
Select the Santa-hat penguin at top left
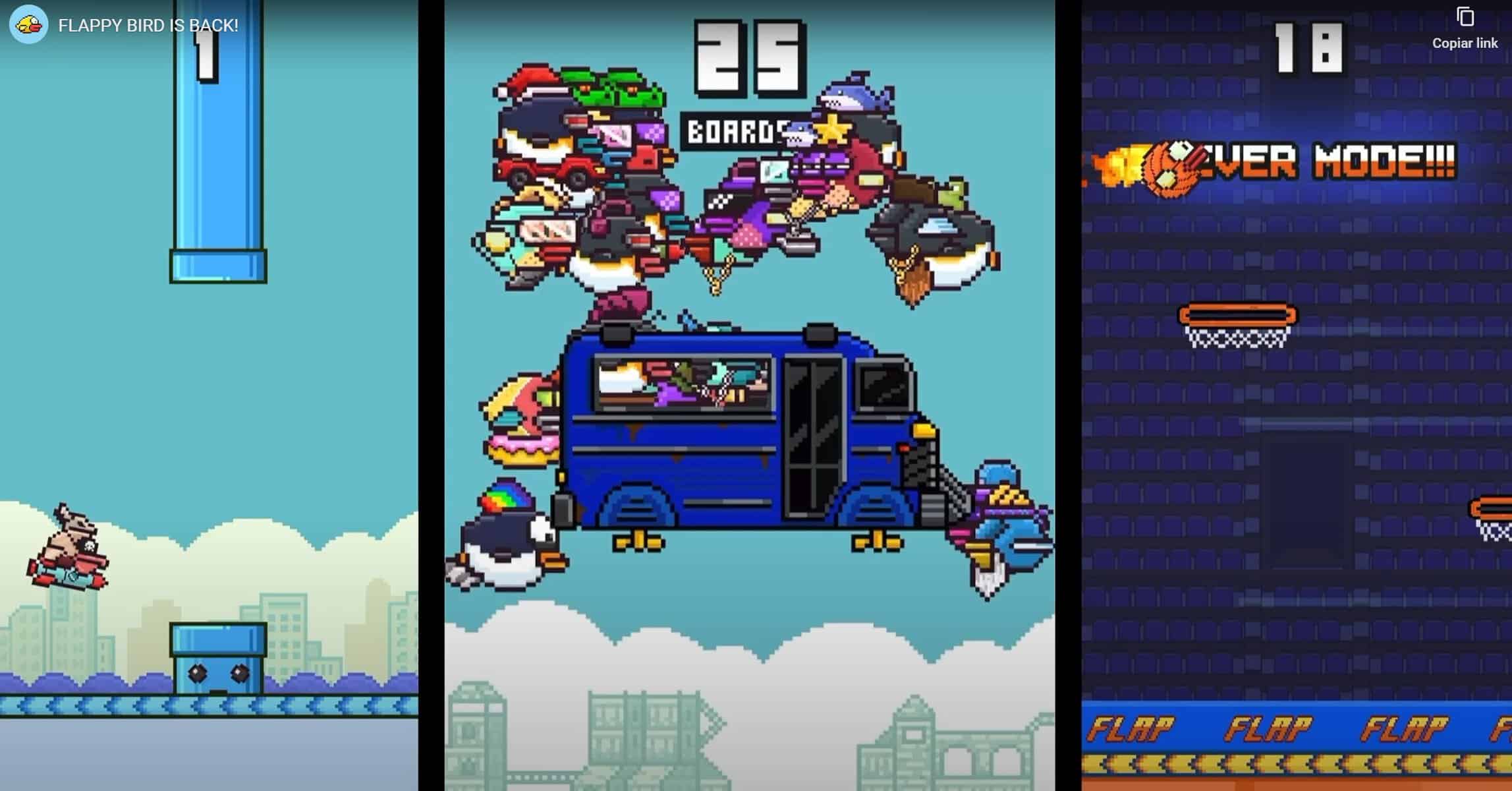pyautogui.click(x=540, y=122)
